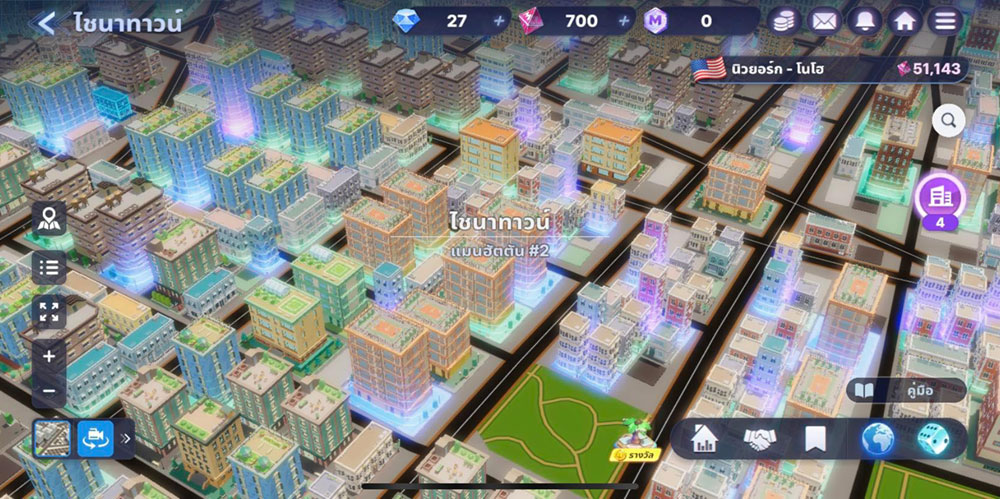This screenshot has width=1000, height=499.
Task: Open the coin stack menu
Action: coord(784,21)
